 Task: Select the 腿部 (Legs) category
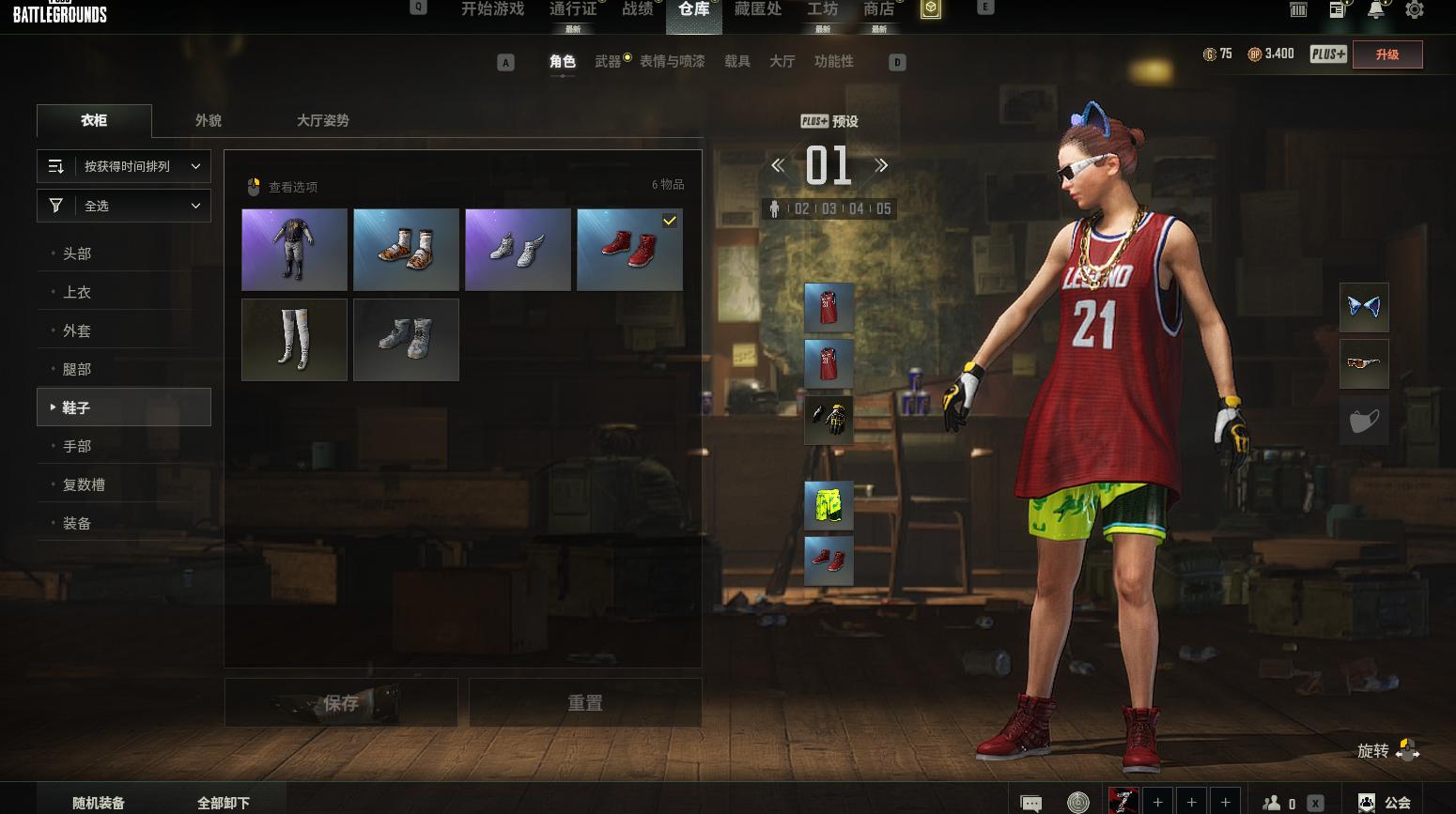point(77,369)
